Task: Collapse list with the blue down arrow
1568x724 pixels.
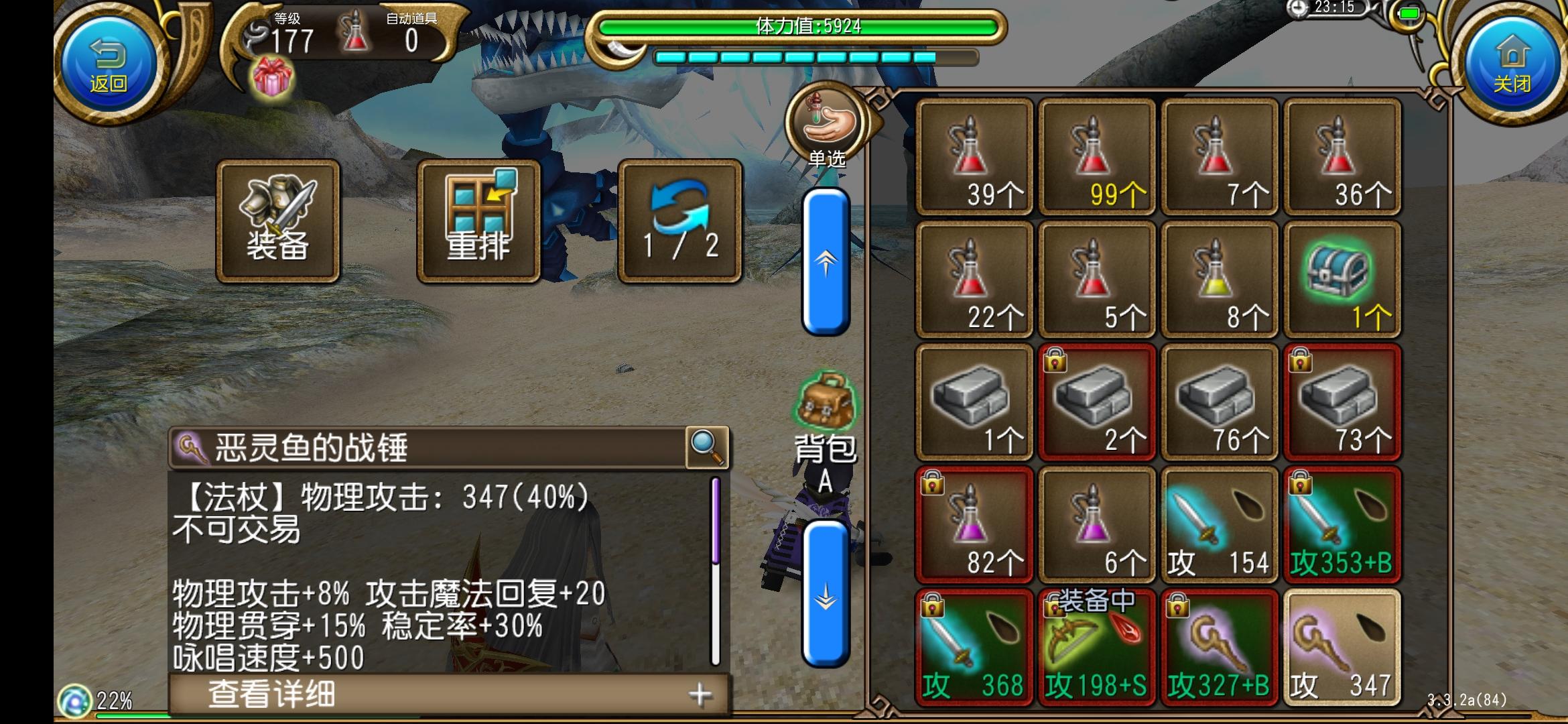Action: click(x=826, y=593)
